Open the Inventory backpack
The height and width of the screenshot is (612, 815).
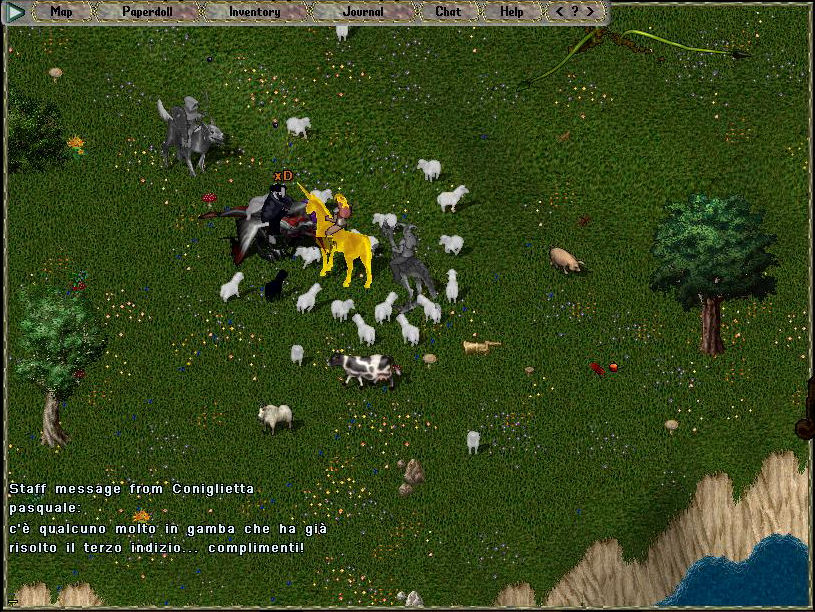pyautogui.click(x=254, y=12)
